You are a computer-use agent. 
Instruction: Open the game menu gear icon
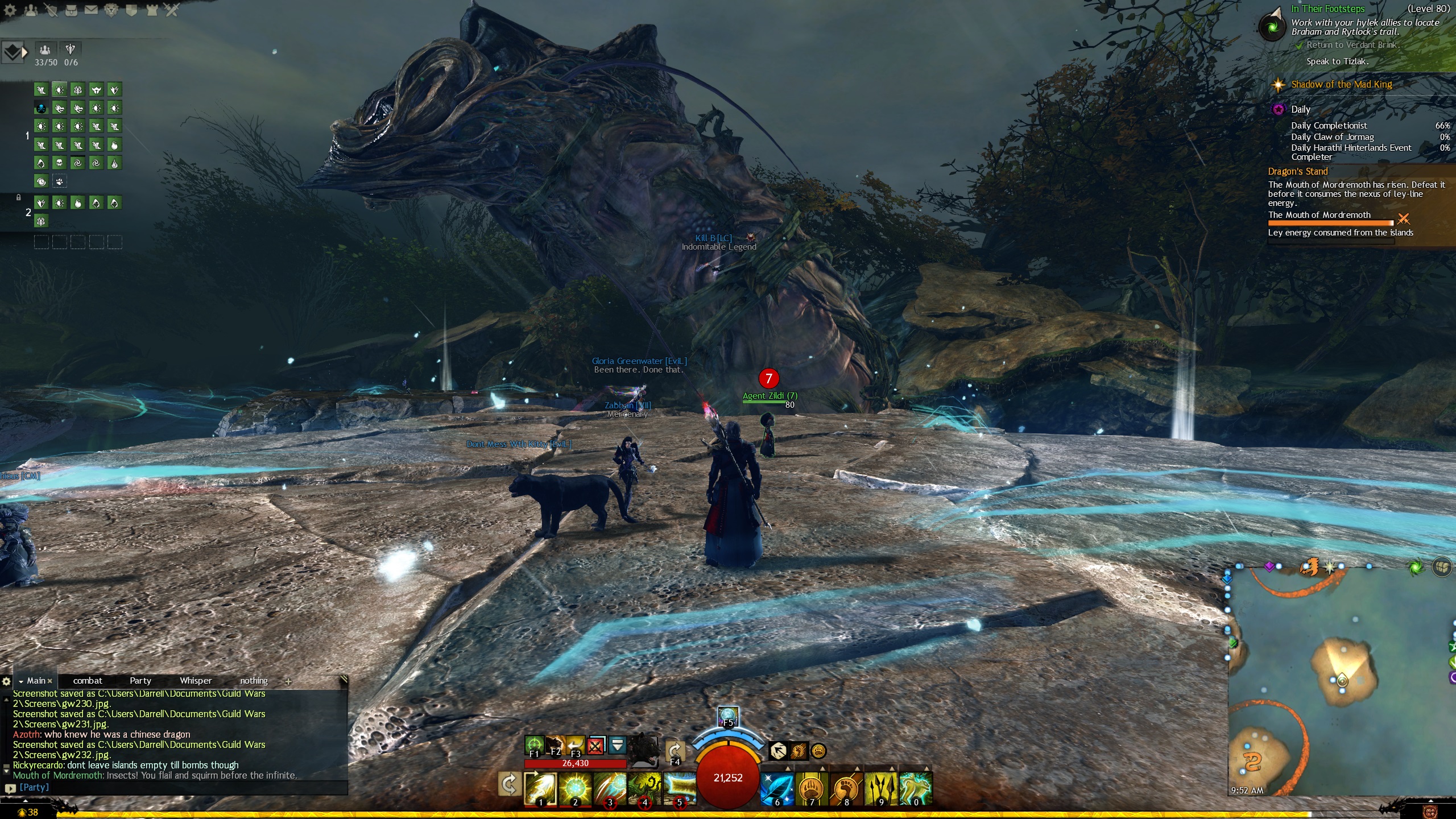tap(10, 10)
